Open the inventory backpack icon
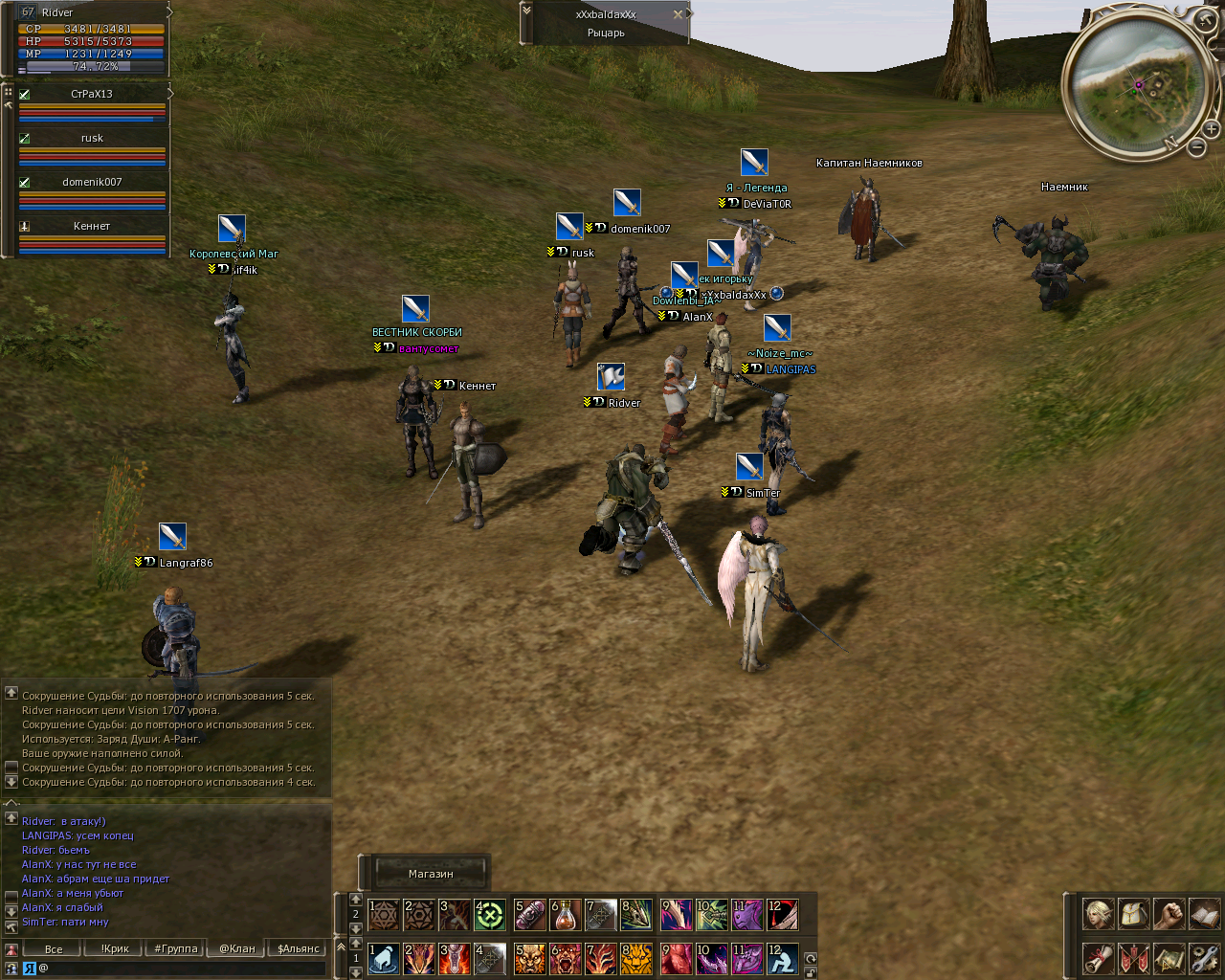1225x980 pixels. tap(1133, 914)
